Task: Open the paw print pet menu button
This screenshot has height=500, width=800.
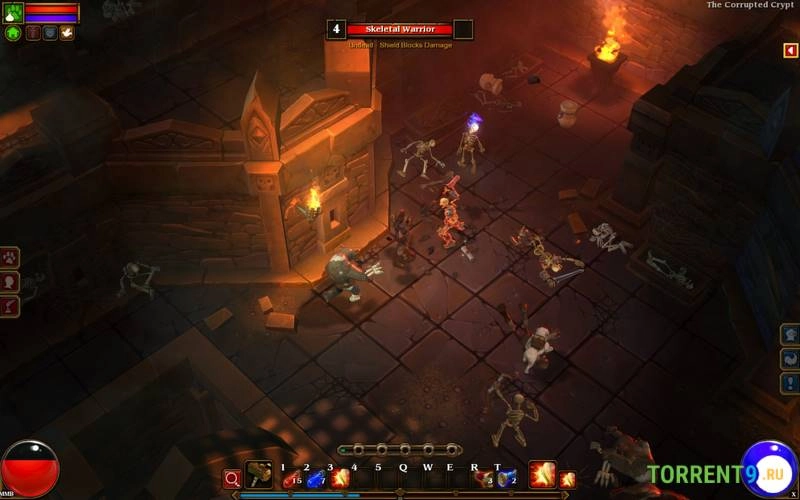Action: tap(9, 258)
